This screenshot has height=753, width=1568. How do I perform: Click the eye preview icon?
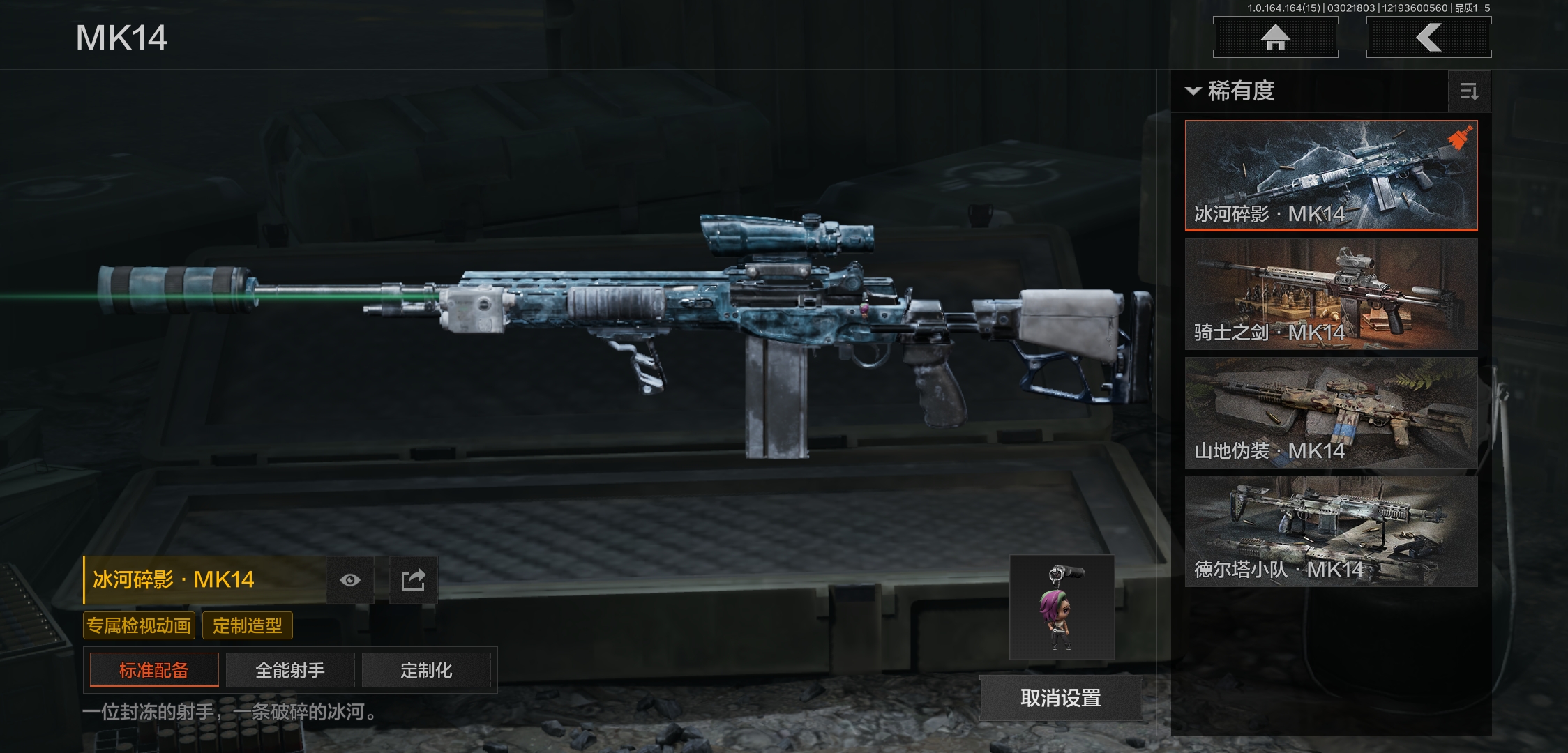point(350,580)
